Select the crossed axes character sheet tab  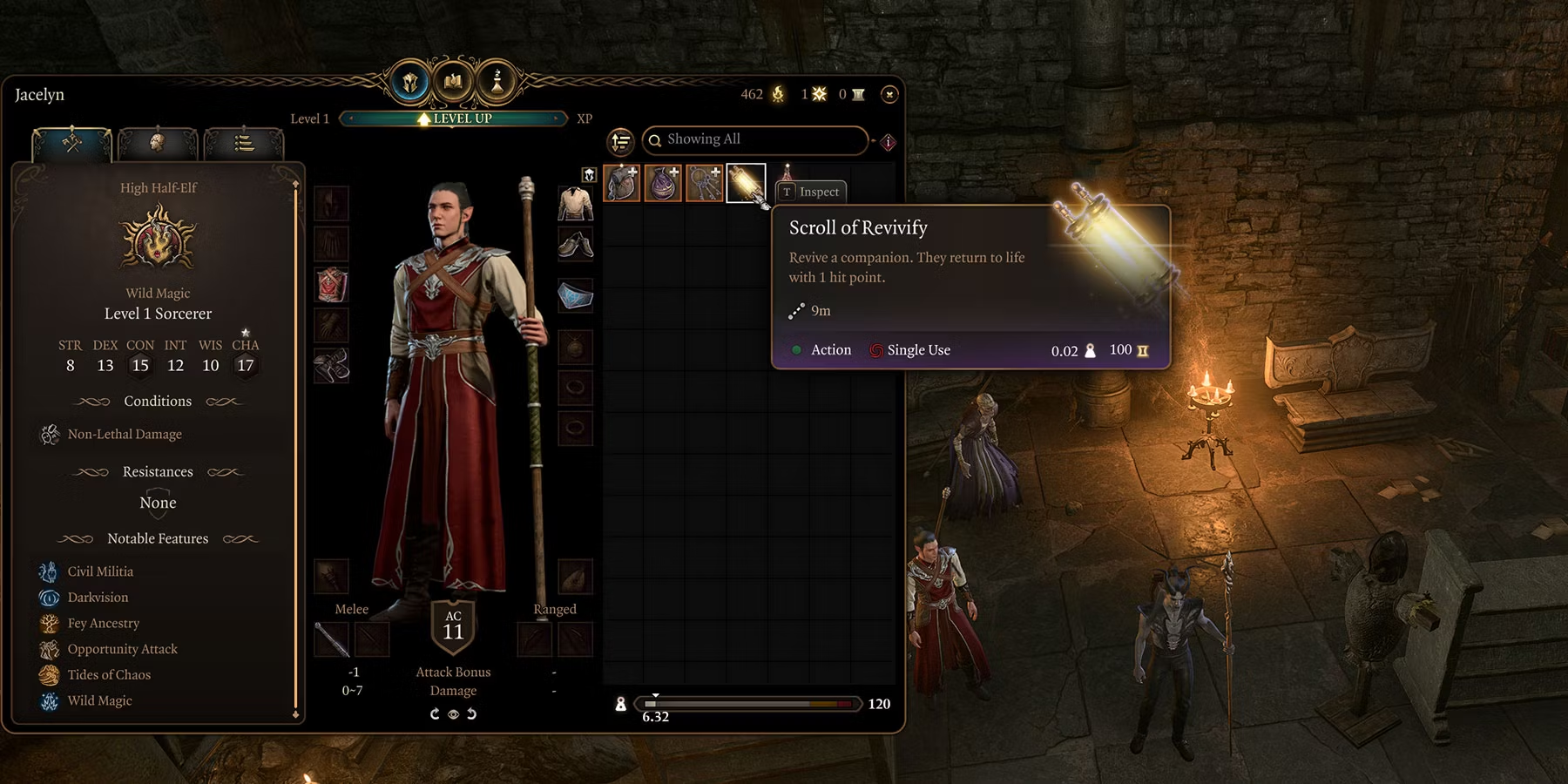(x=72, y=142)
